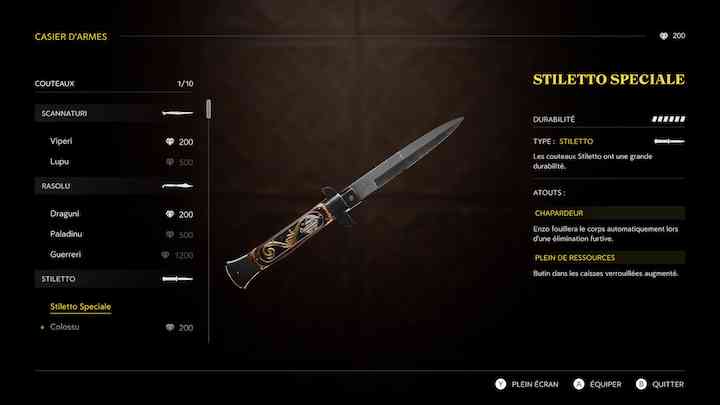Select the Draguni razor entry
The width and height of the screenshot is (720, 405).
pos(65,214)
